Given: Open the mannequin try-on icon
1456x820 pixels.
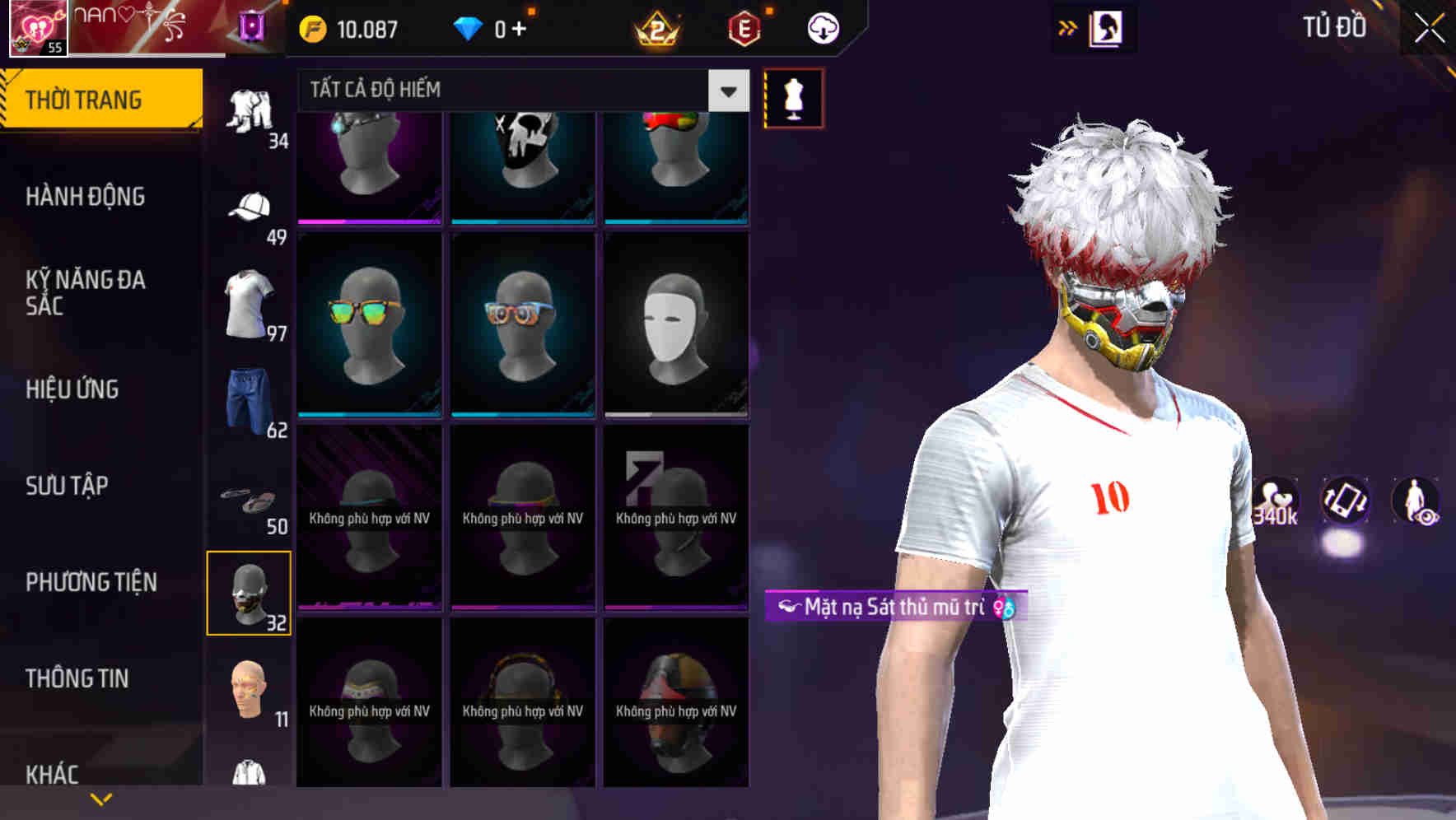Looking at the screenshot, I should (793, 97).
